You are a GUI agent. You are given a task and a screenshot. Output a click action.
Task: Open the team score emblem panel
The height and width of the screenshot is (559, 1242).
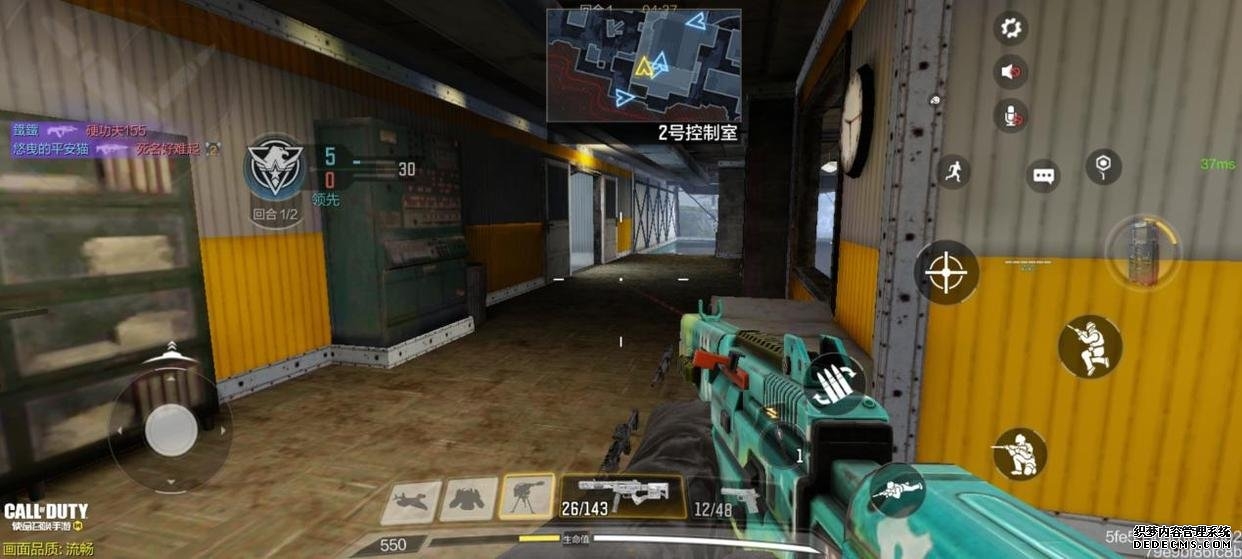pos(274,168)
